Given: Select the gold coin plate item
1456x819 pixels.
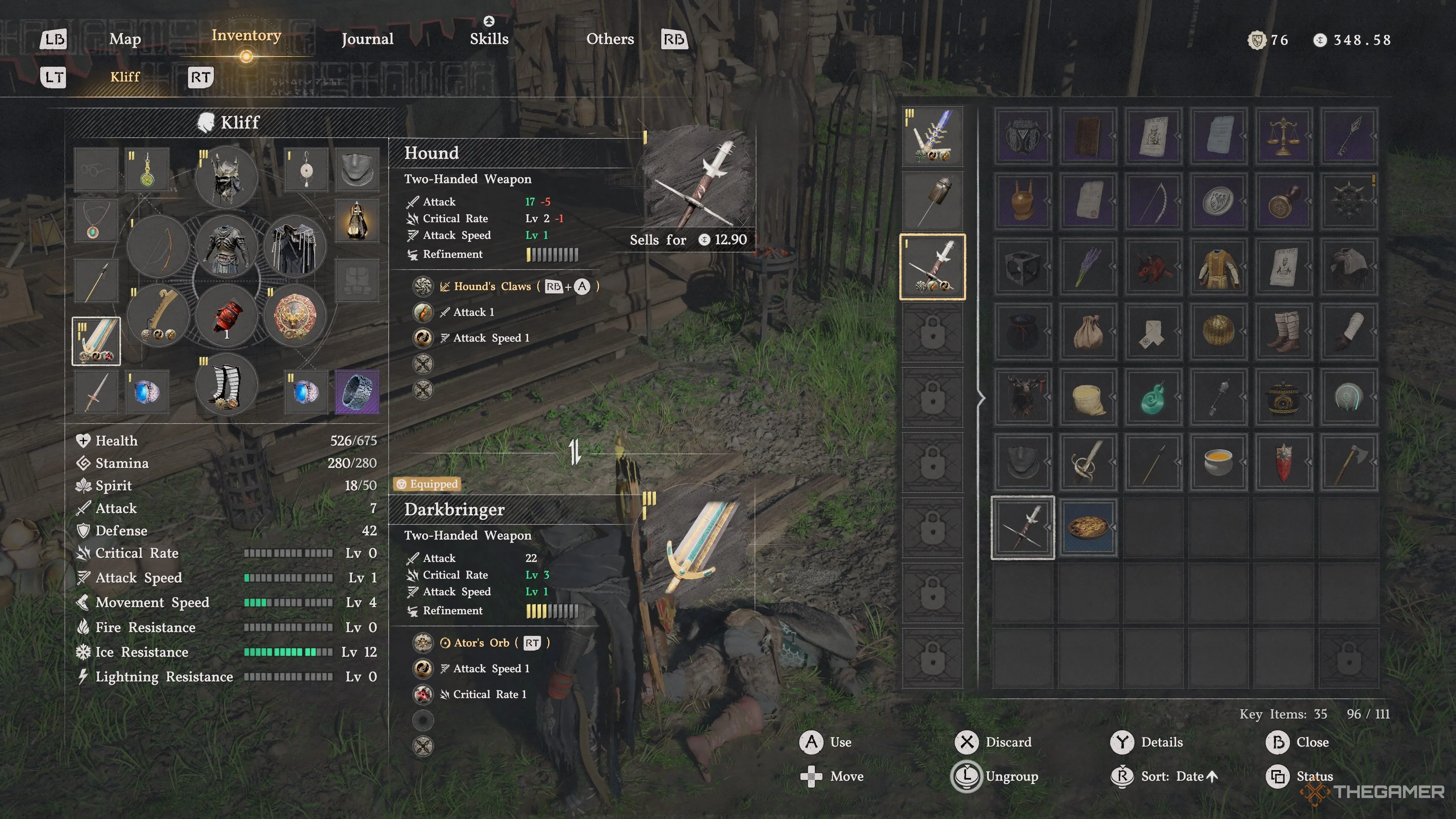Looking at the screenshot, I should click(x=1088, y=527).
